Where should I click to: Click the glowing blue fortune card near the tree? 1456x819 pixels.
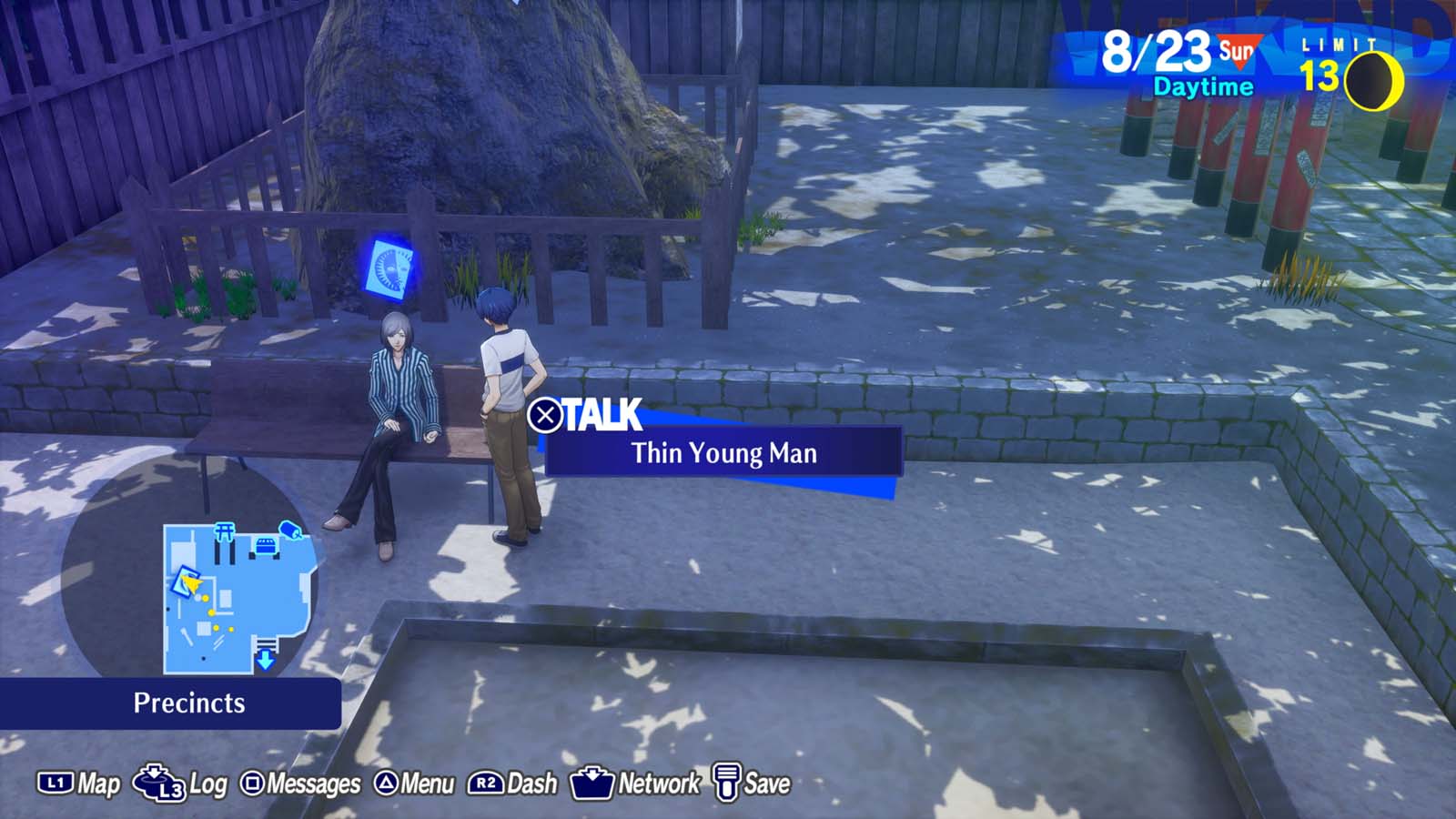390,267
